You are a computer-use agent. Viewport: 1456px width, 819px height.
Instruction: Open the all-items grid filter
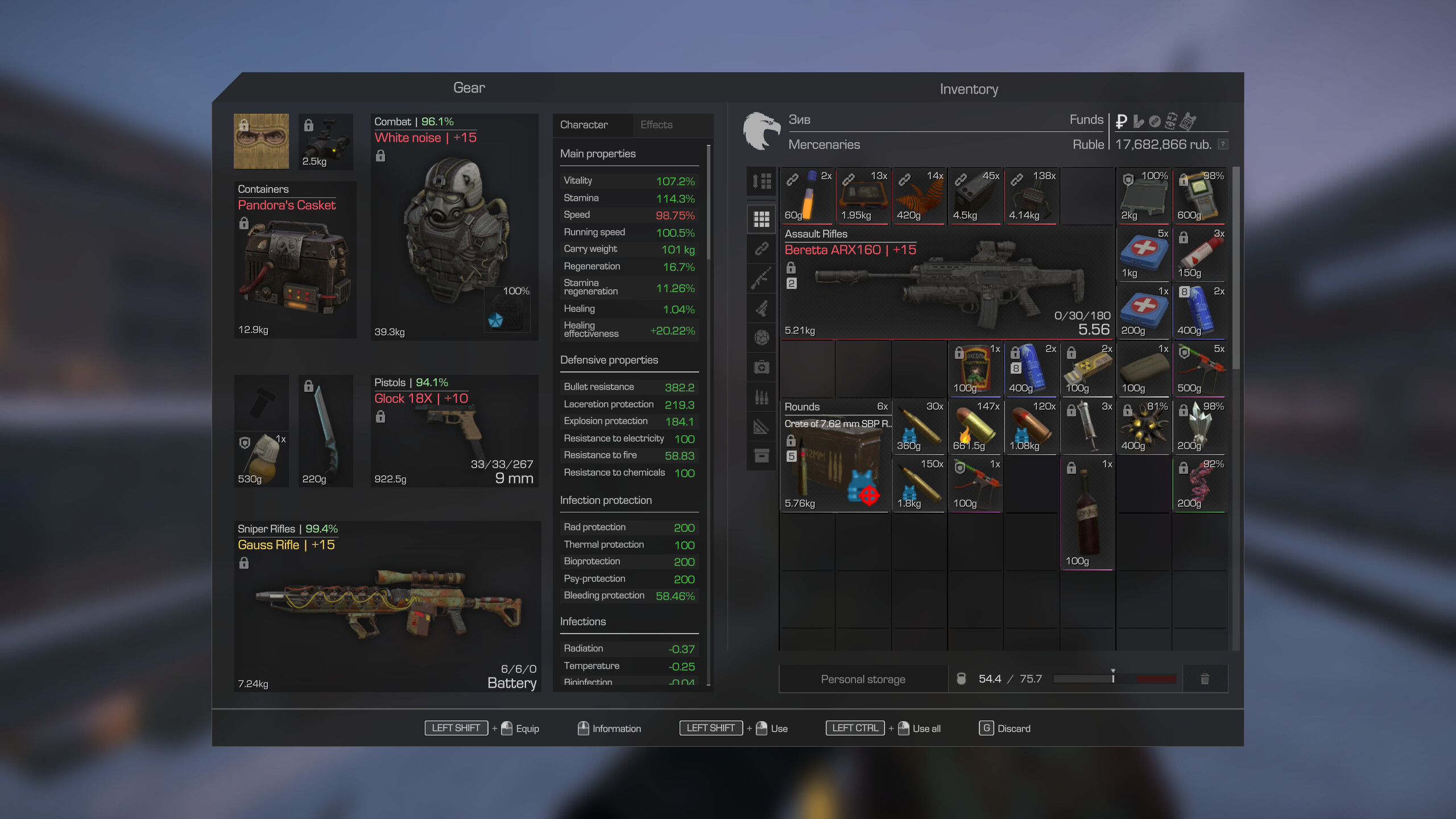coord(762,219)
